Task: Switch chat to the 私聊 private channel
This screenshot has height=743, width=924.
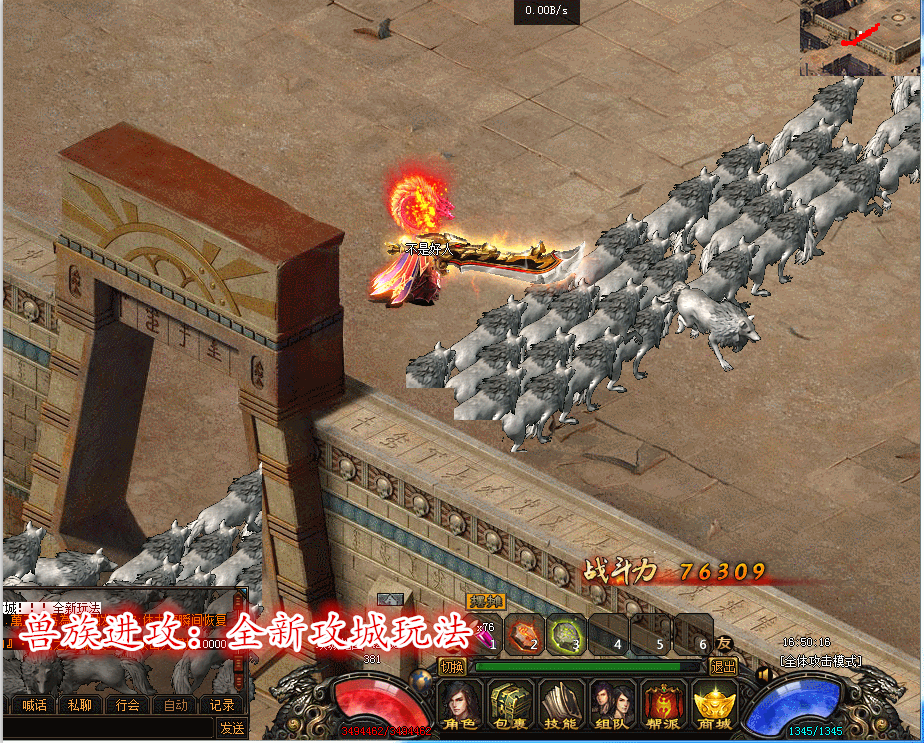Action: click(x=79, y=705)
